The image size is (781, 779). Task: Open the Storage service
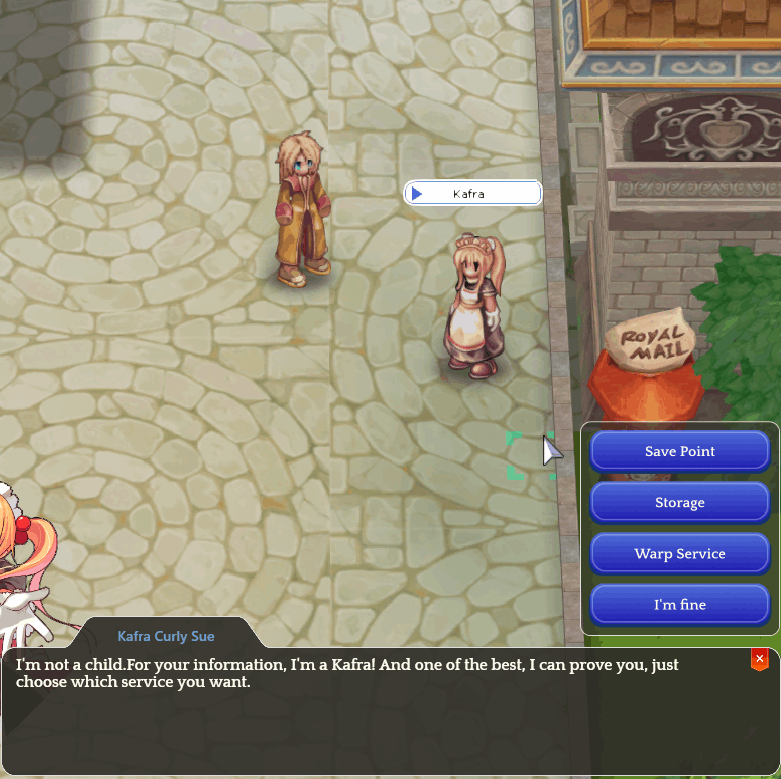click(679, 502)
